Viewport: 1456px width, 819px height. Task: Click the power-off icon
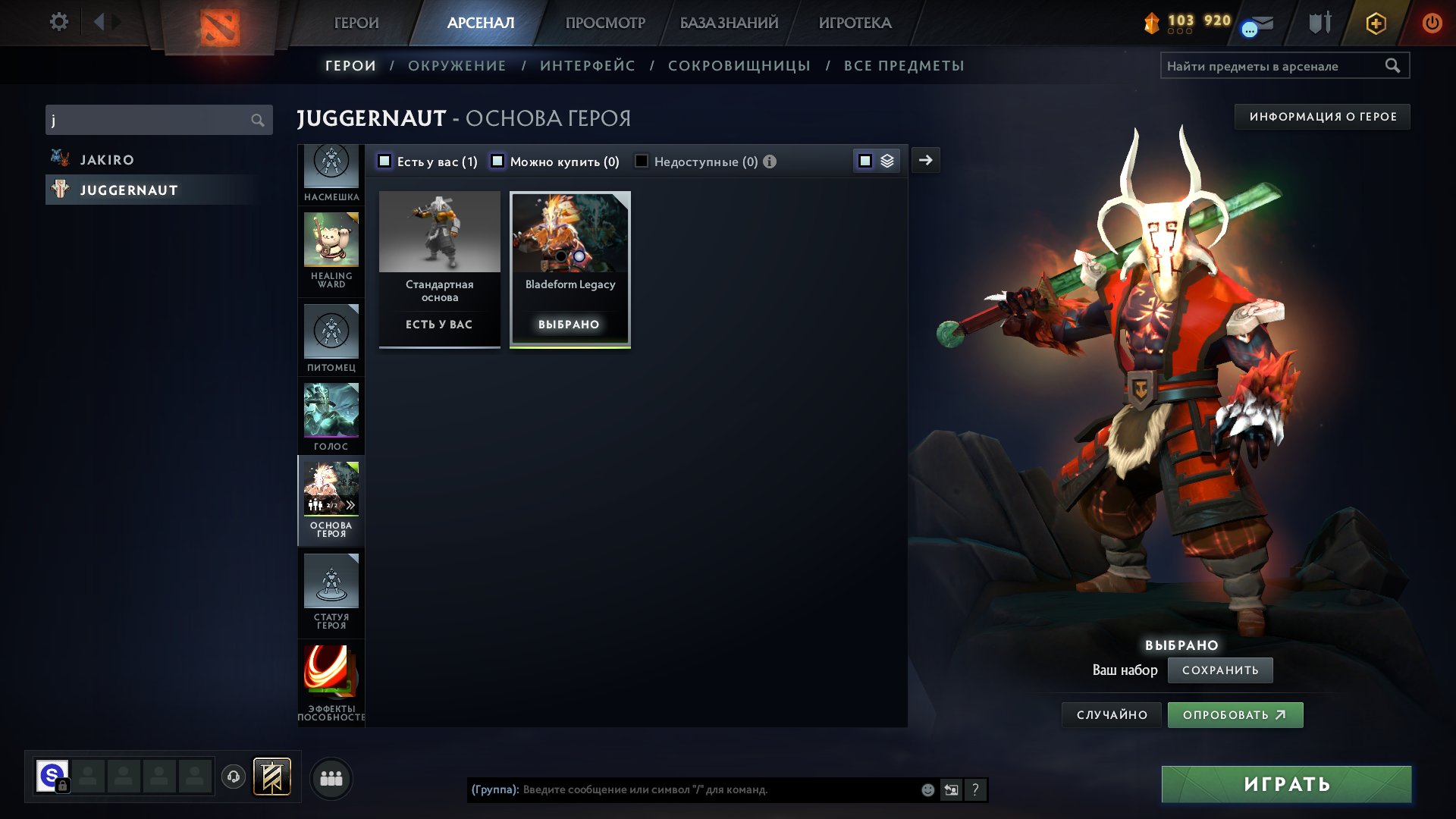[1432, 23]
